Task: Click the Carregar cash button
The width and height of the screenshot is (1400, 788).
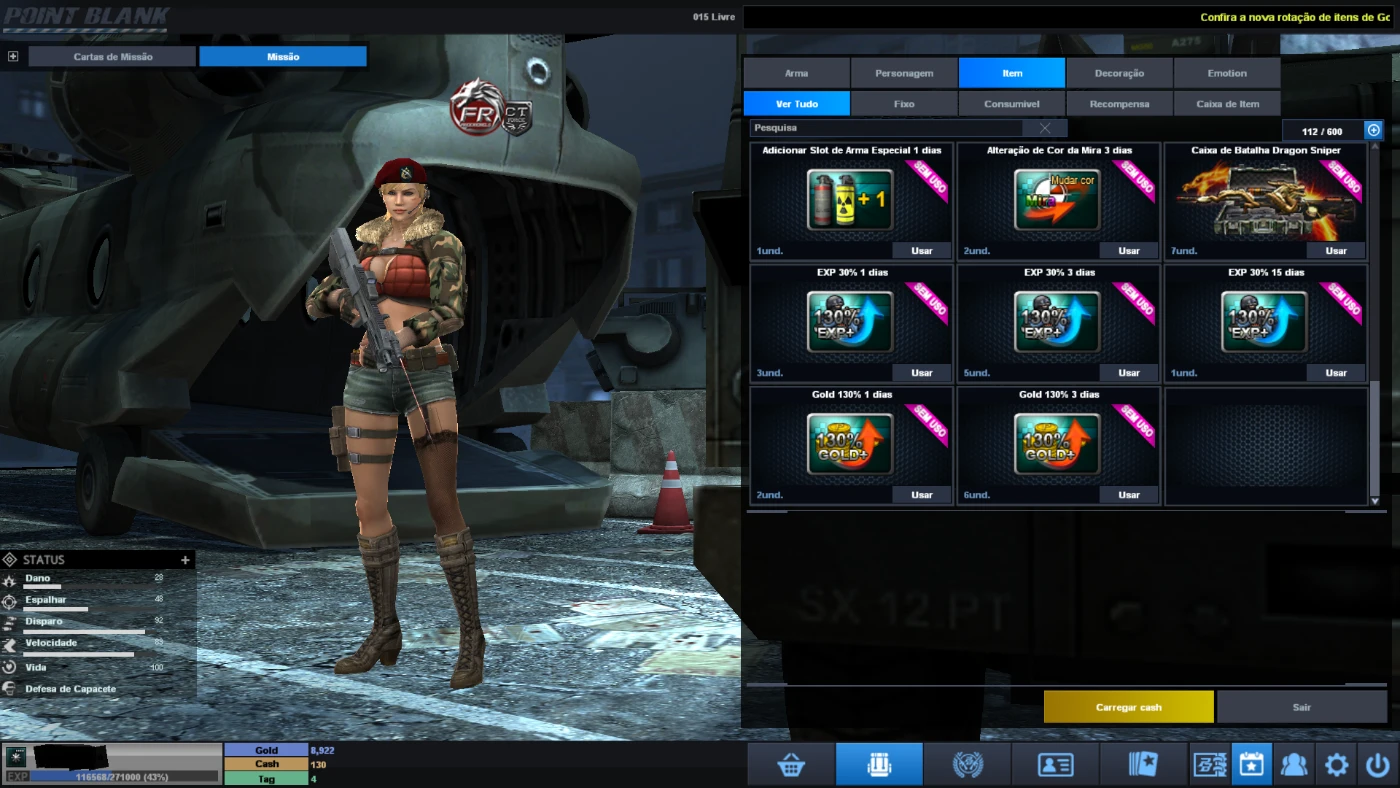Action: click(1128, 707)
